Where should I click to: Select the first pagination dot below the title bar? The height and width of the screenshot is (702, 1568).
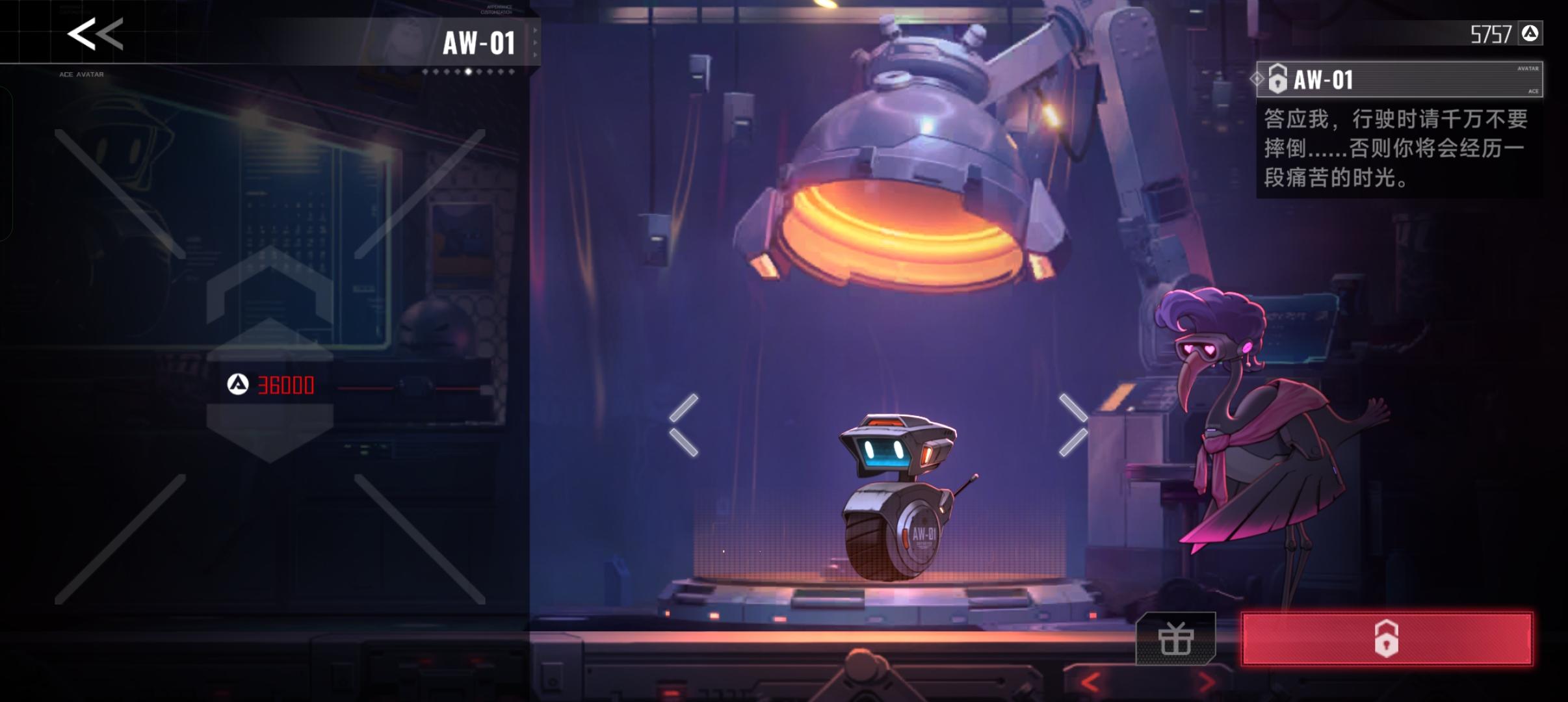426,72
